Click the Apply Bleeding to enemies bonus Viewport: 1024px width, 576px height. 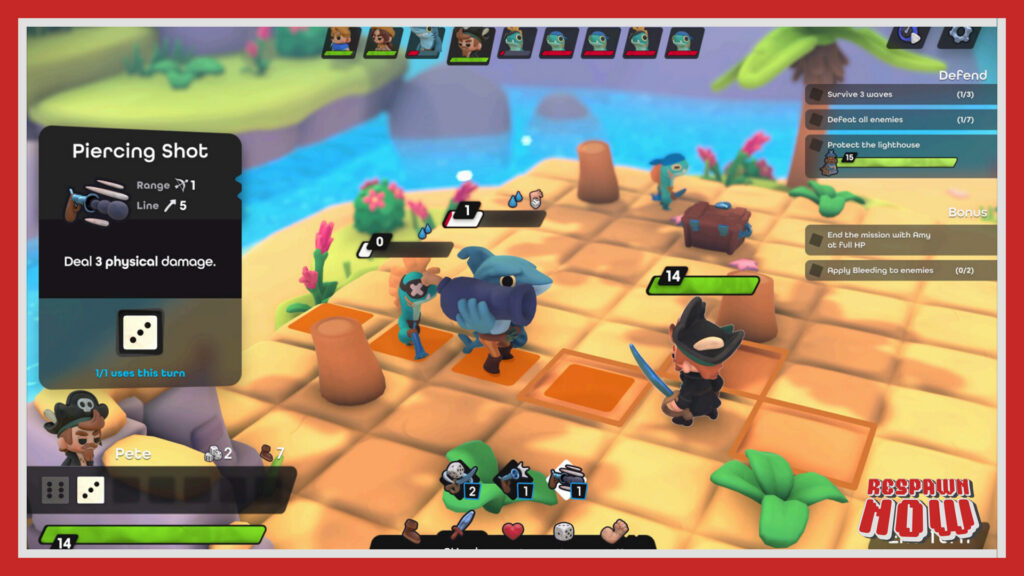[900, 271]
